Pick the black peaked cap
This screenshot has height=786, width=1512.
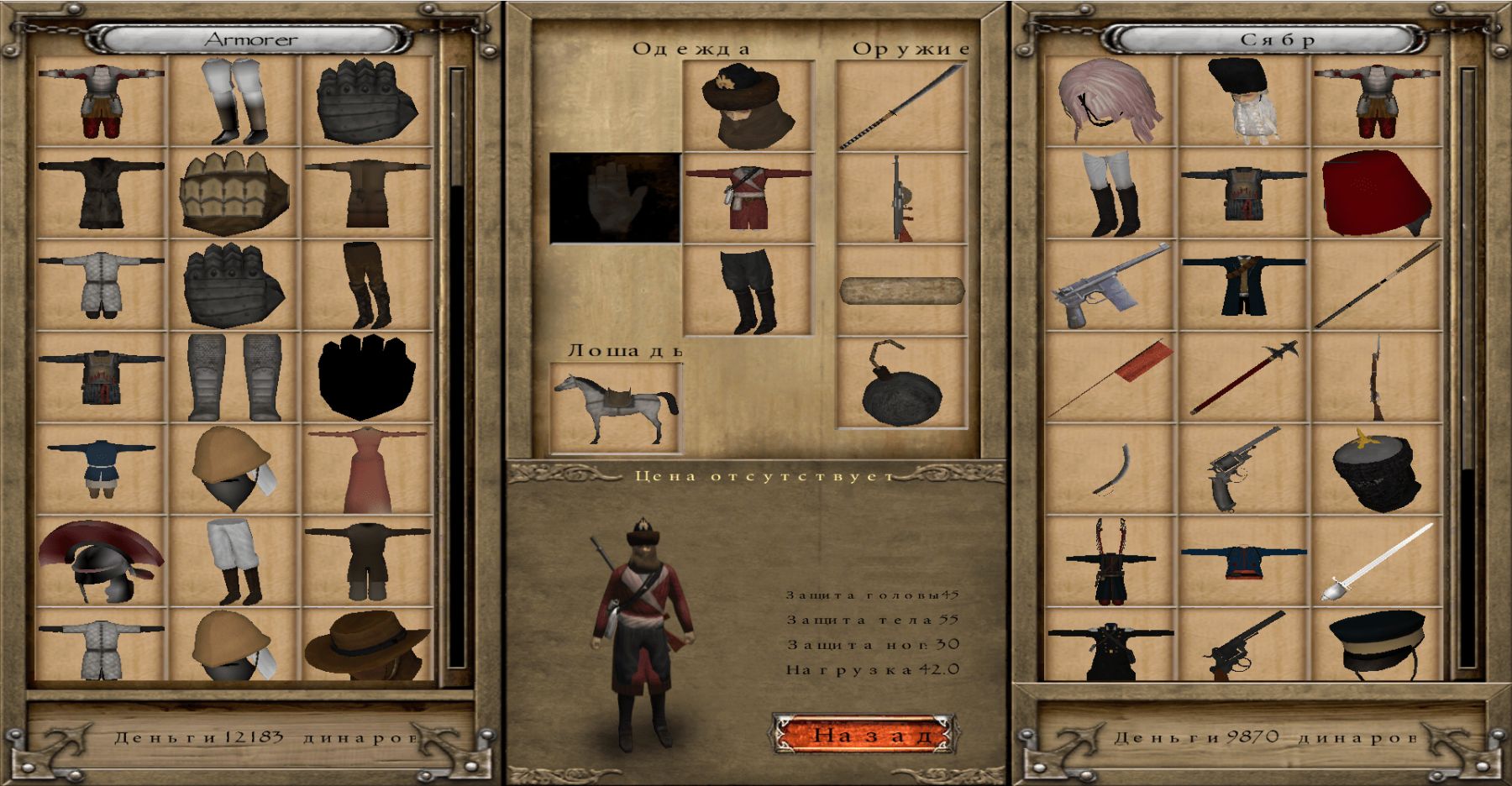[1376, 643]
